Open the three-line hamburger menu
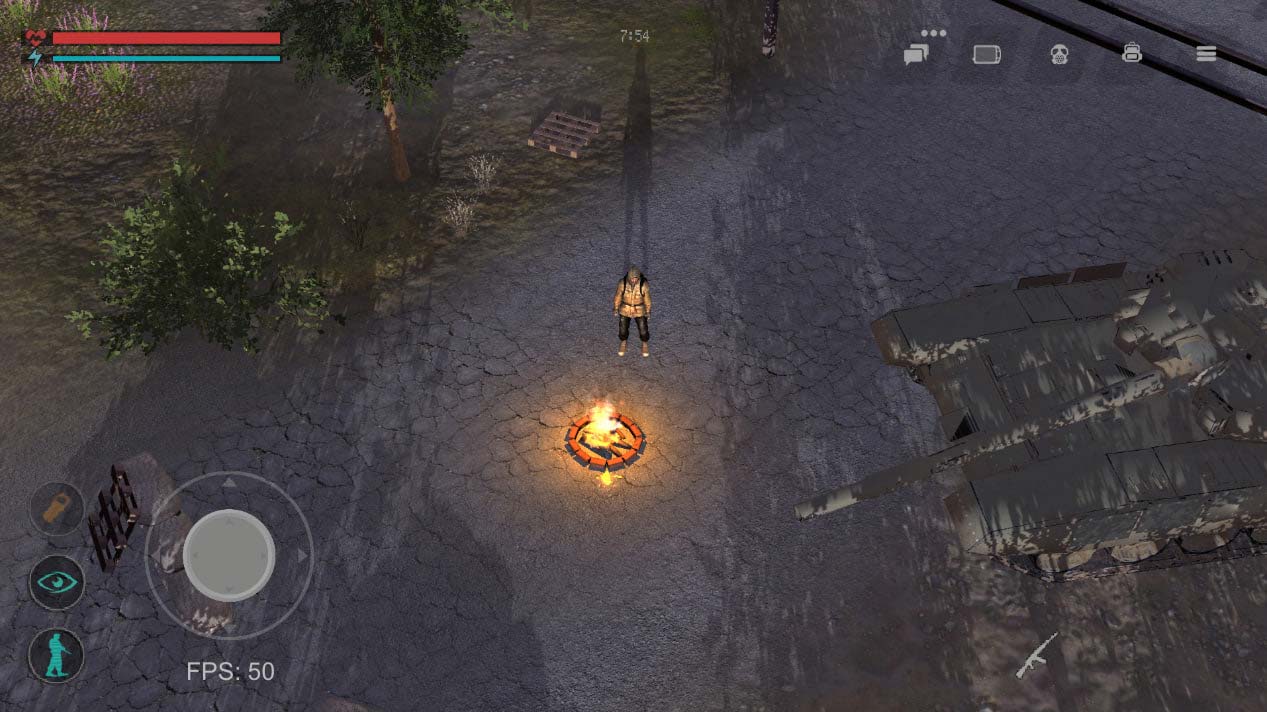Viewport: 1267px width, 712px height. 1206,54
